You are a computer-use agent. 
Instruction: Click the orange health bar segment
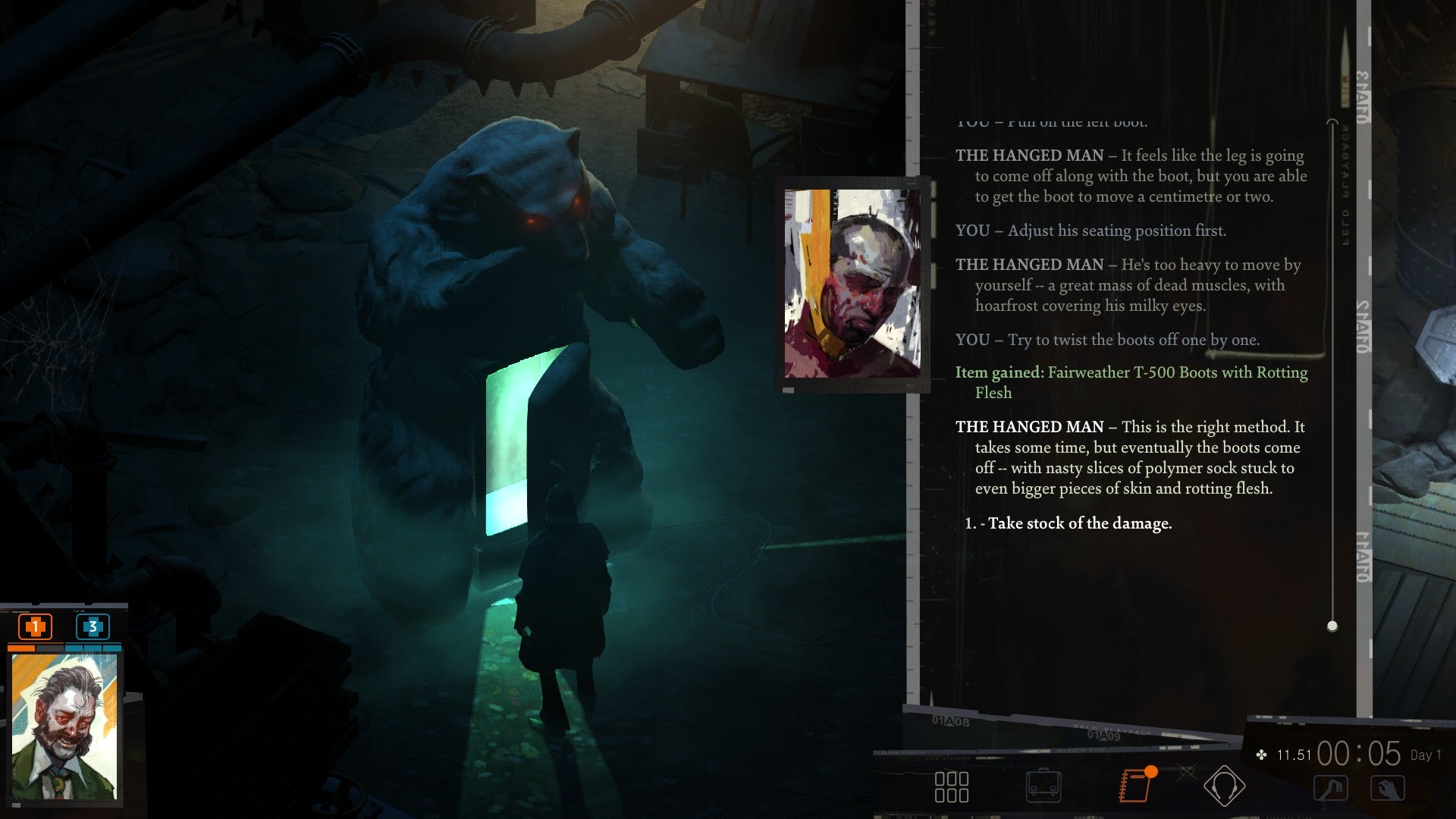coord(21,648)
